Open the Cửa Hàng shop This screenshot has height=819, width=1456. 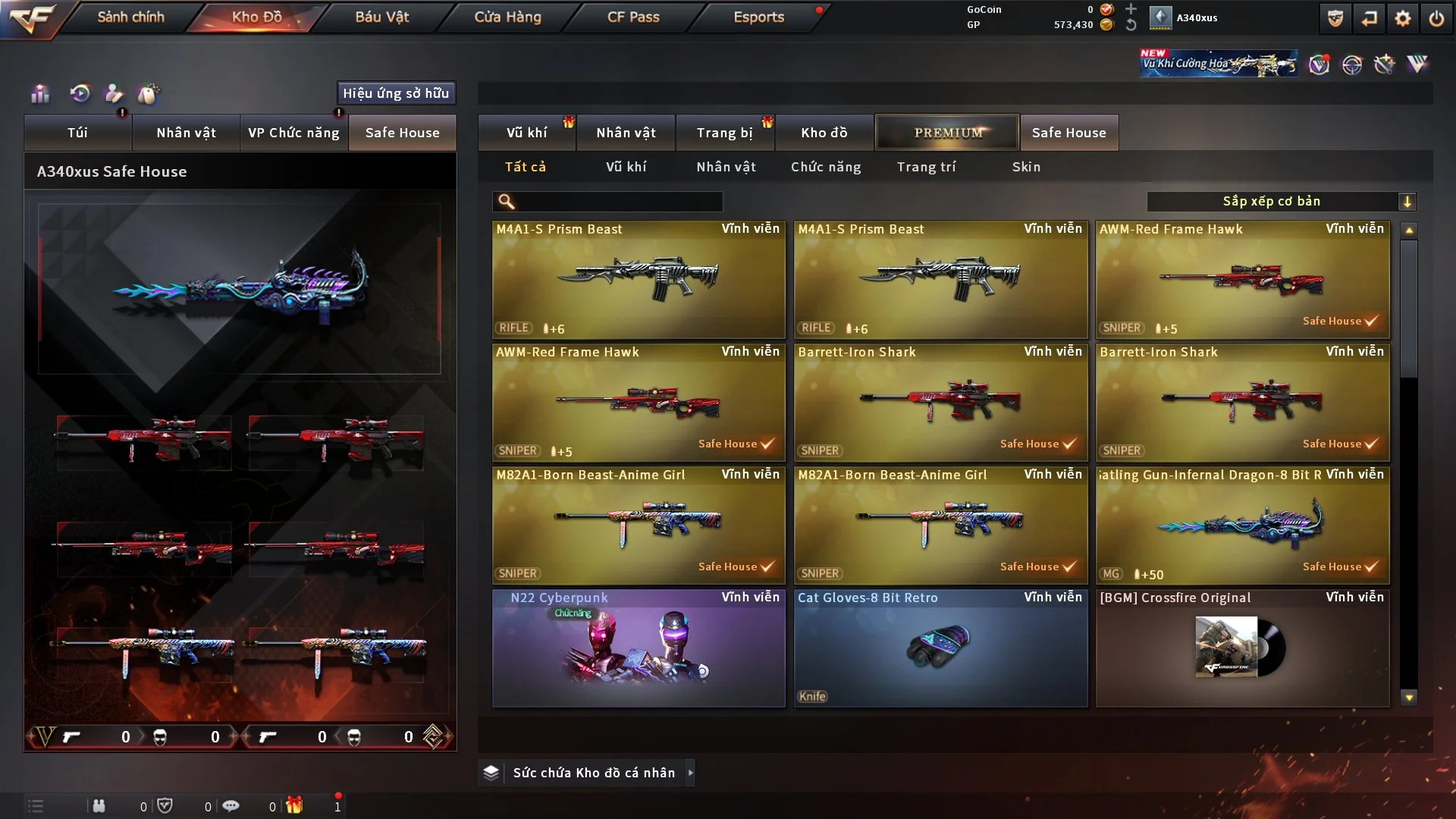507,17
